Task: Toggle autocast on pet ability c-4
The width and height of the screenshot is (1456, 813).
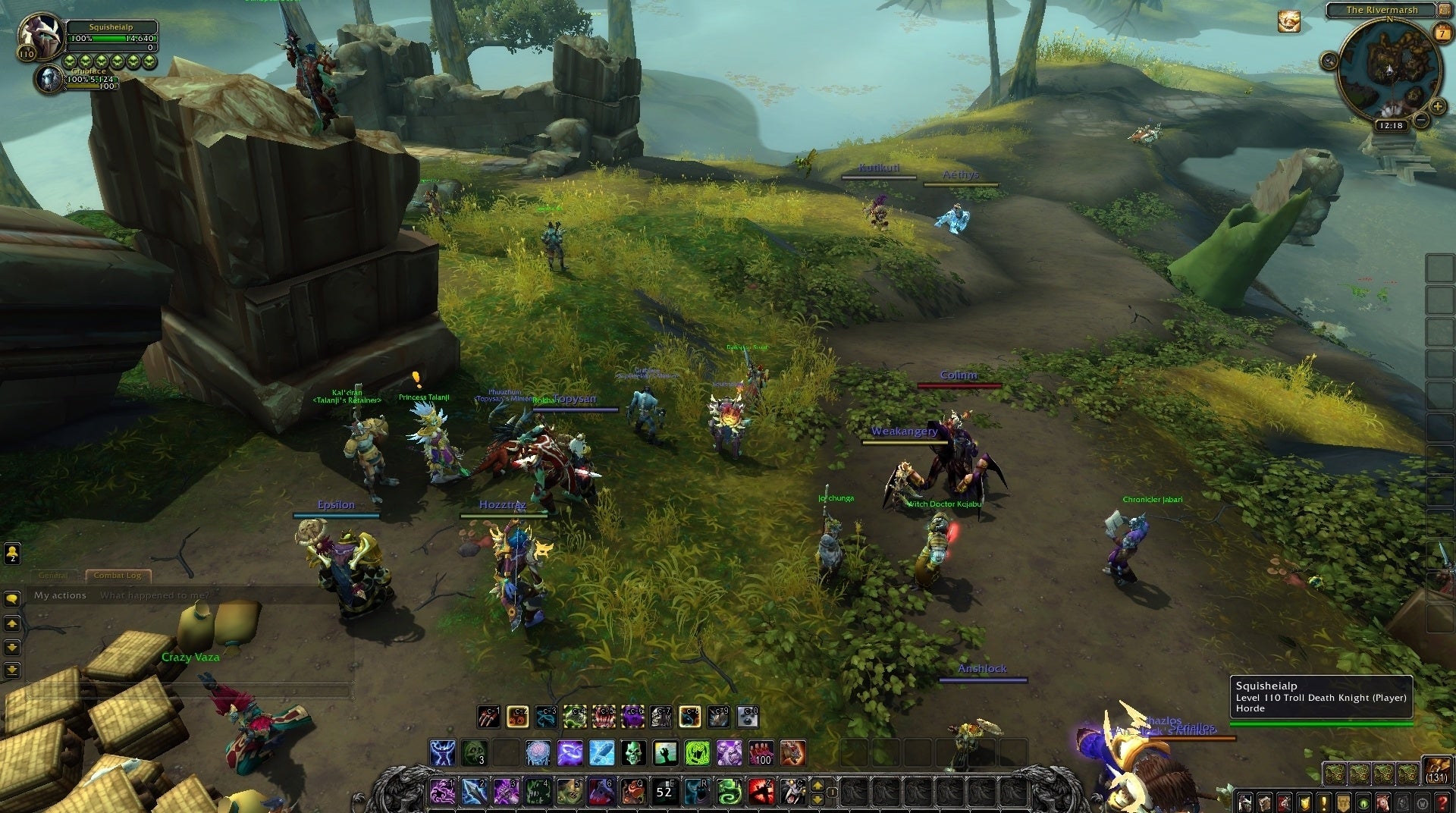Action: pyautogui.click(x=574, y=717)
